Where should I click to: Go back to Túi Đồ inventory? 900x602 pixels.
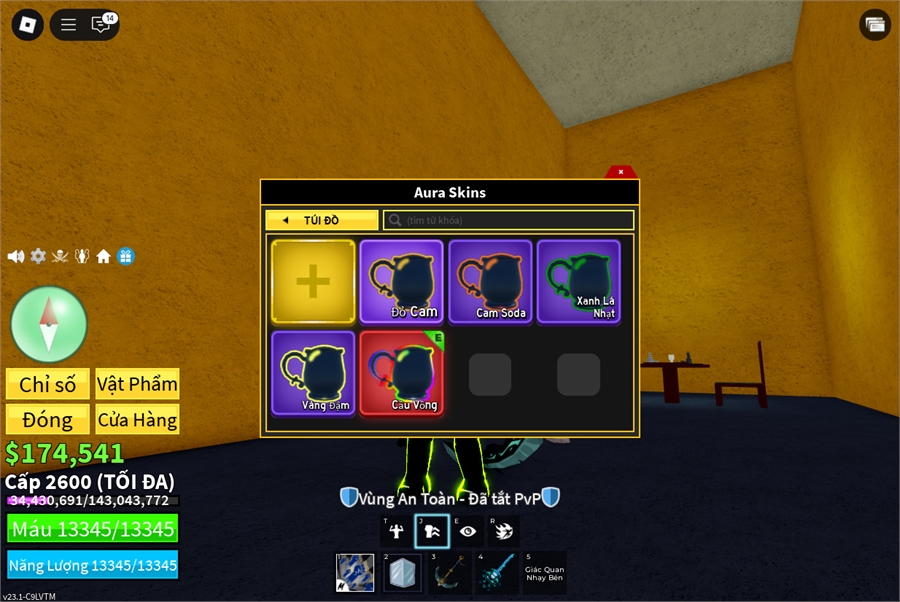coord(321,220)
